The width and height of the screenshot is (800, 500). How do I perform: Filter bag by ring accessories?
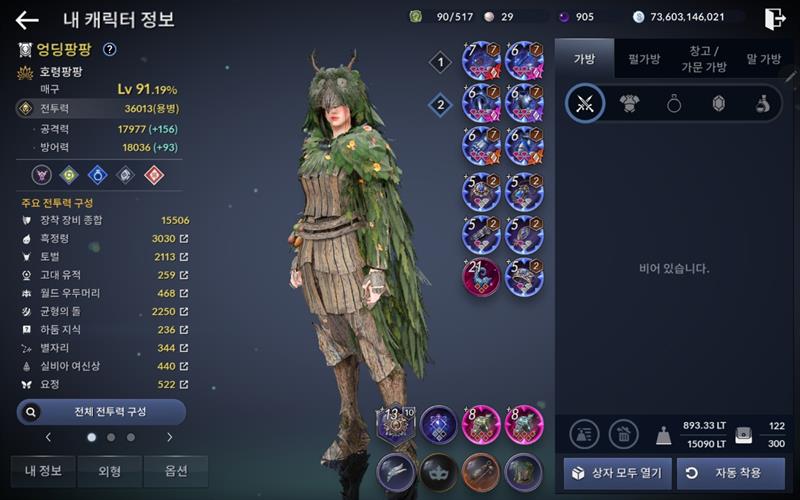(674, 104)
